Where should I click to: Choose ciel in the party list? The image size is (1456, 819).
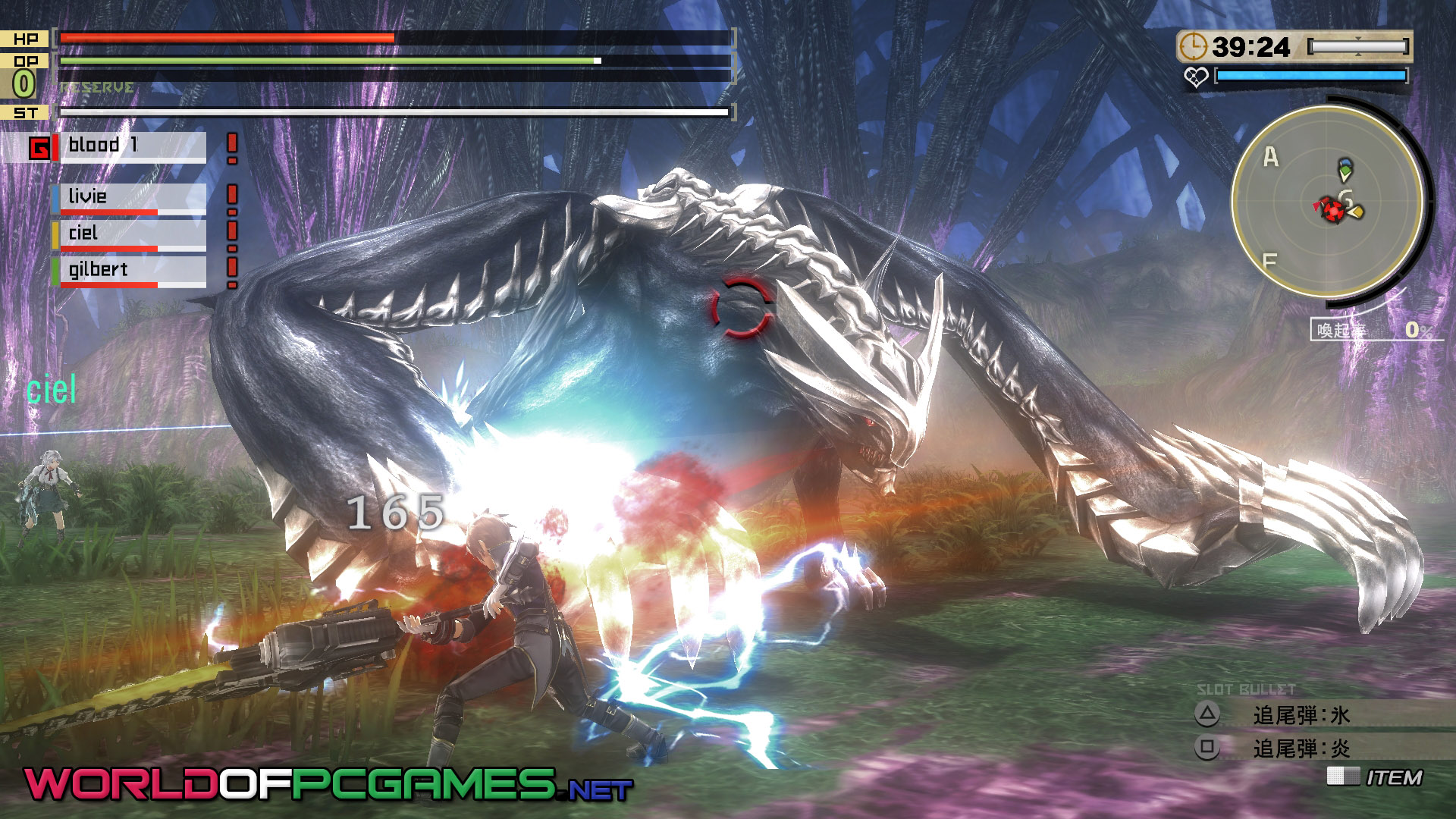tap(130, 234)
